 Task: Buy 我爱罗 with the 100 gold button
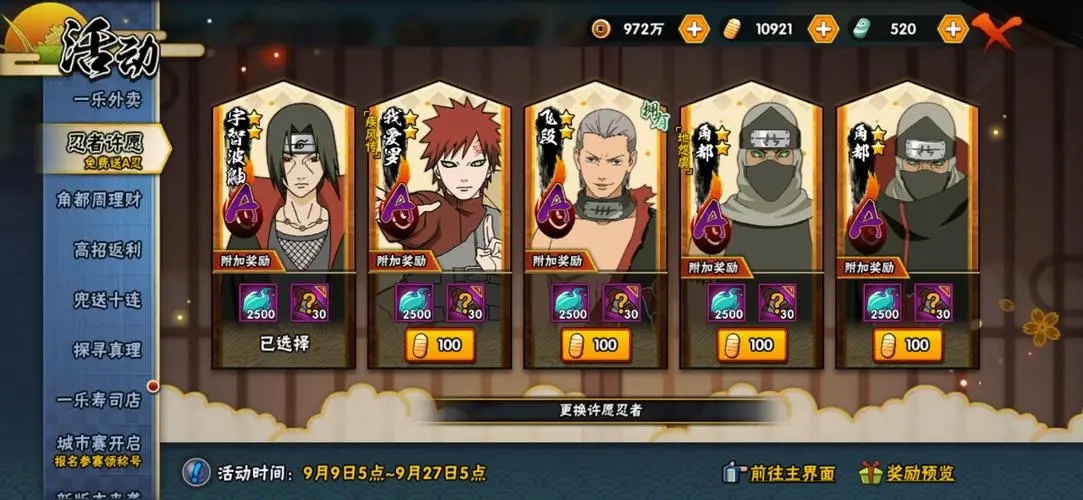tap(439, 345)
